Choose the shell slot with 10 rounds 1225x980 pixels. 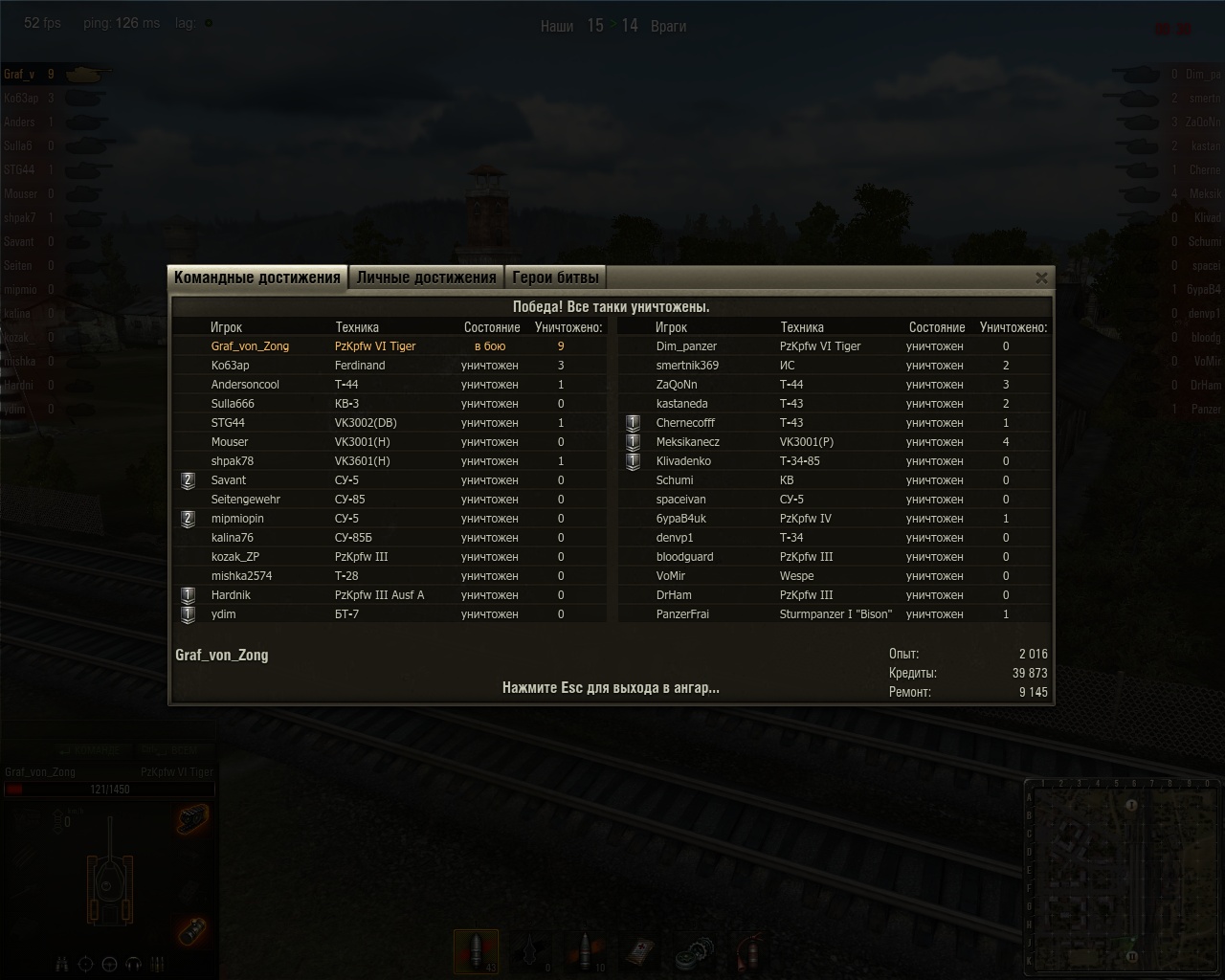point(585,953)
